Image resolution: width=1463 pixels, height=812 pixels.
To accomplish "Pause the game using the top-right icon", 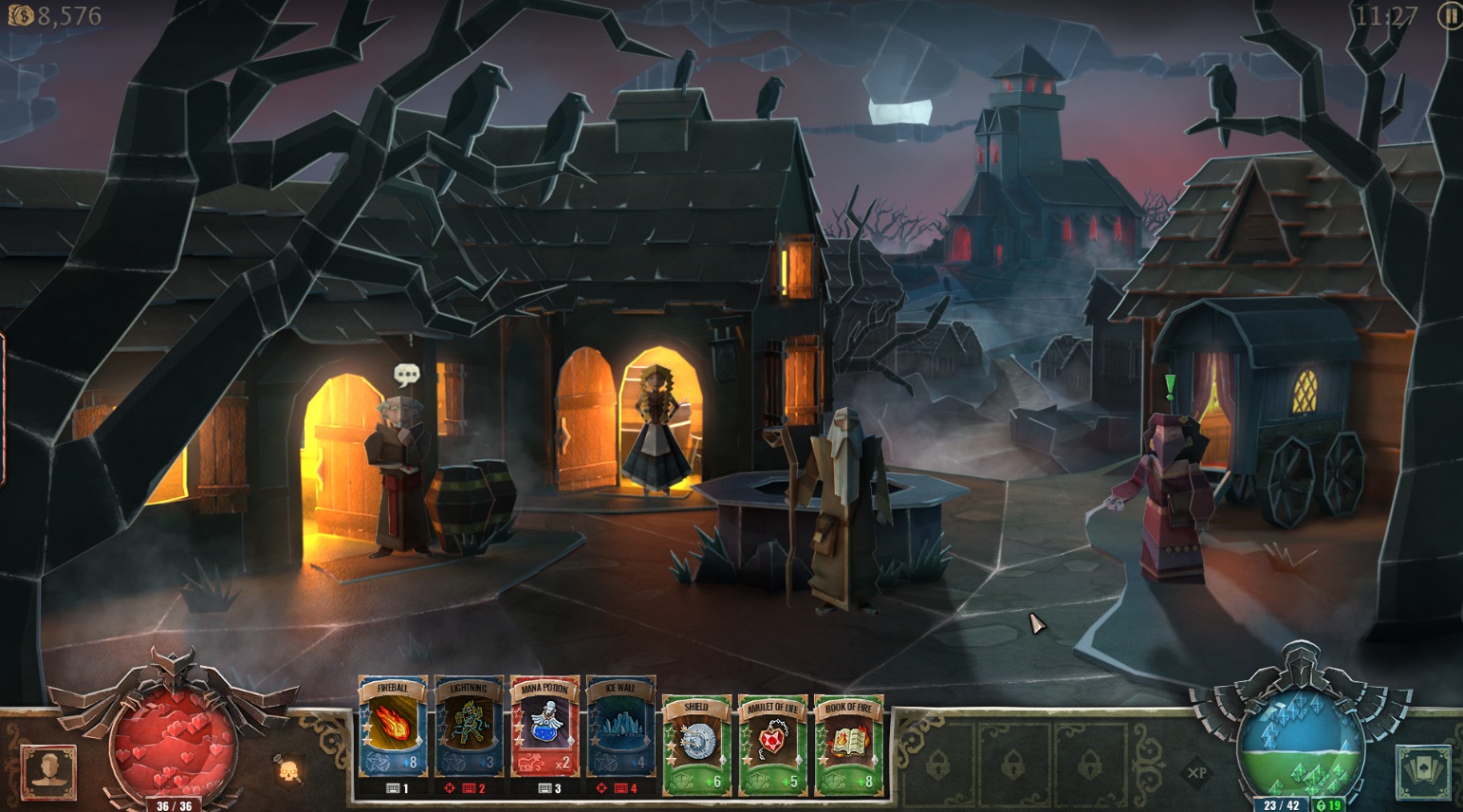I will [x=1445, y=16].
